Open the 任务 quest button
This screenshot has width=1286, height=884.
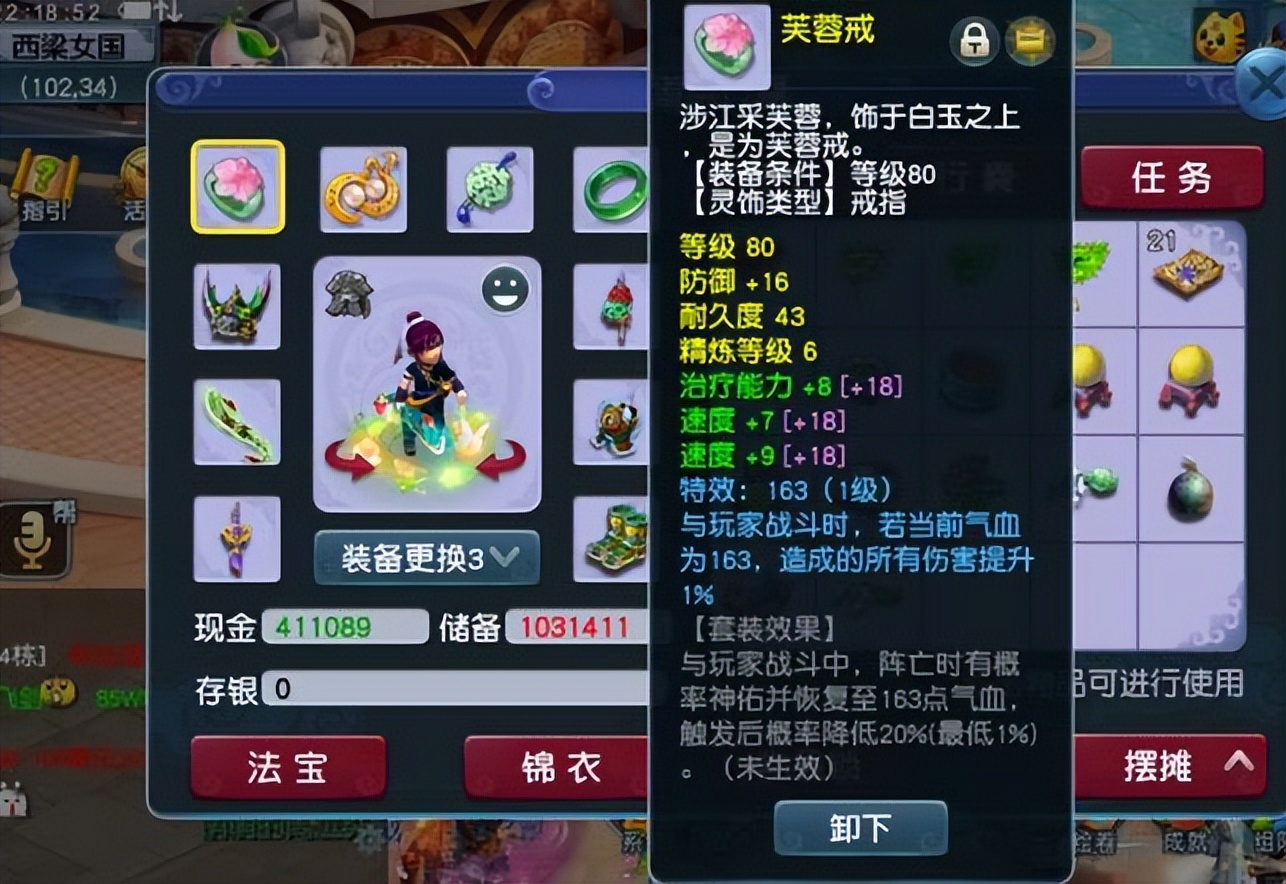pyautogui.click(x=1172, y=177)
